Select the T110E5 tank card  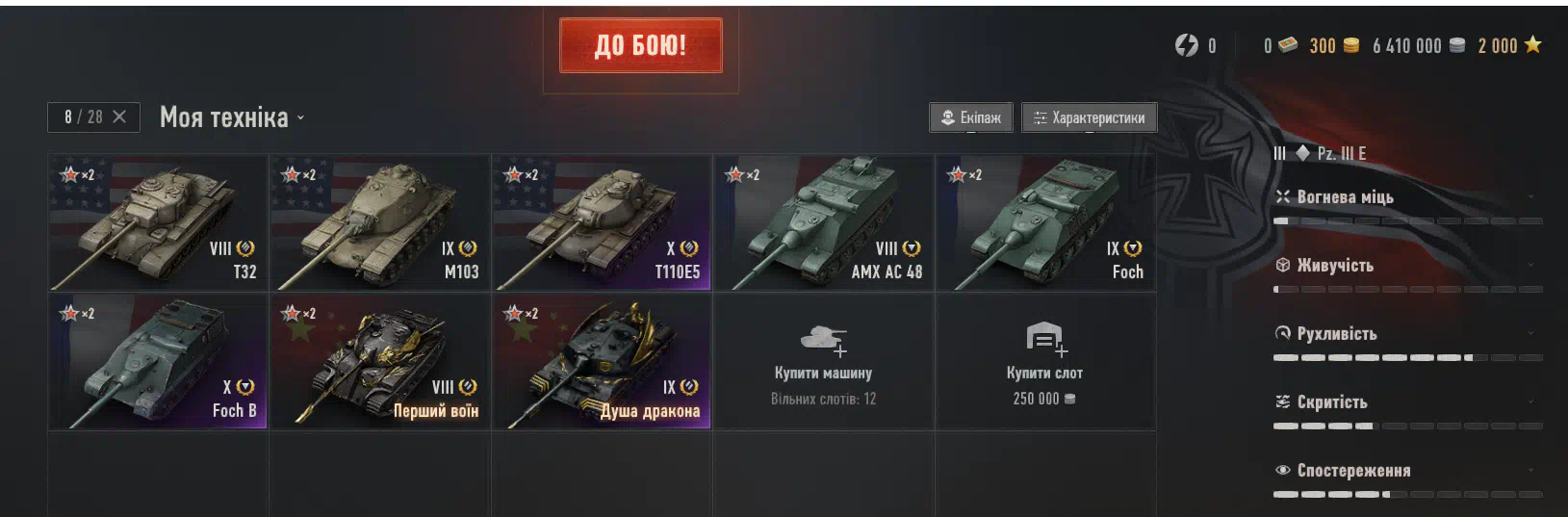pos(602,222)
